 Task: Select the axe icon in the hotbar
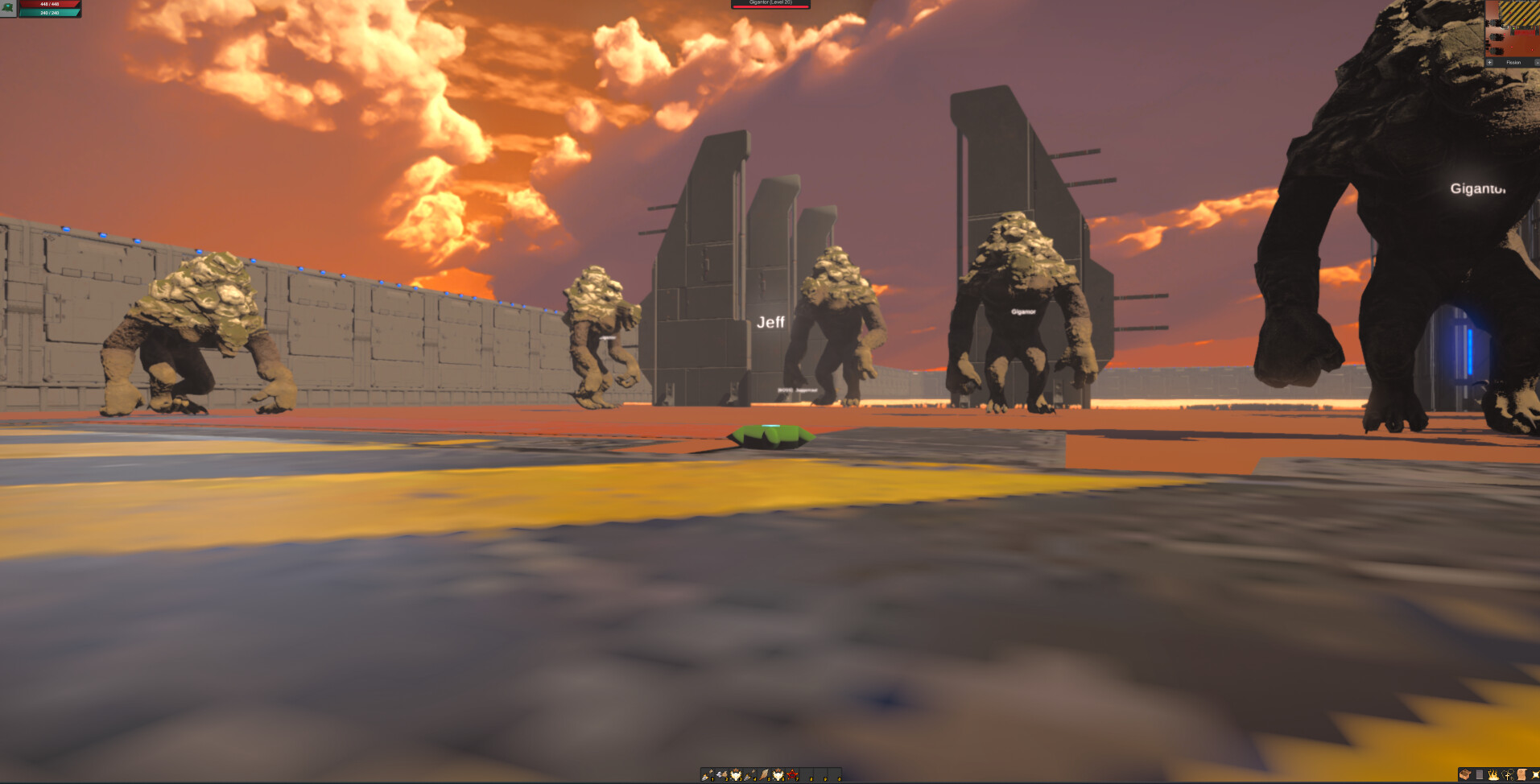point(720,774)
